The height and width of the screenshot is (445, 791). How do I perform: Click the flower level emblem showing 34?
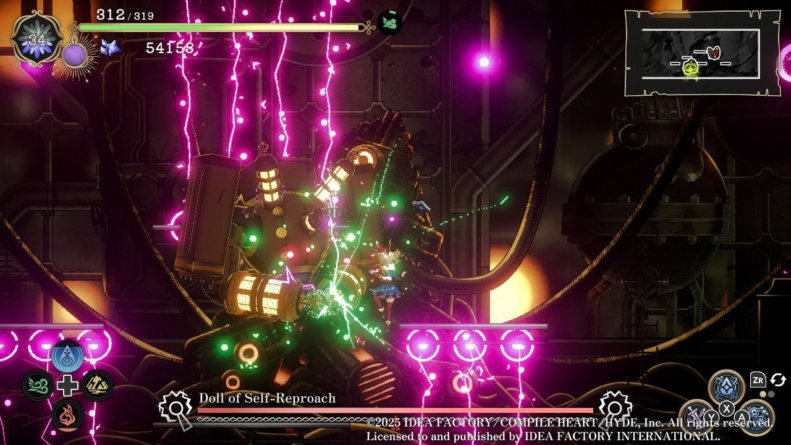(37, 39)
